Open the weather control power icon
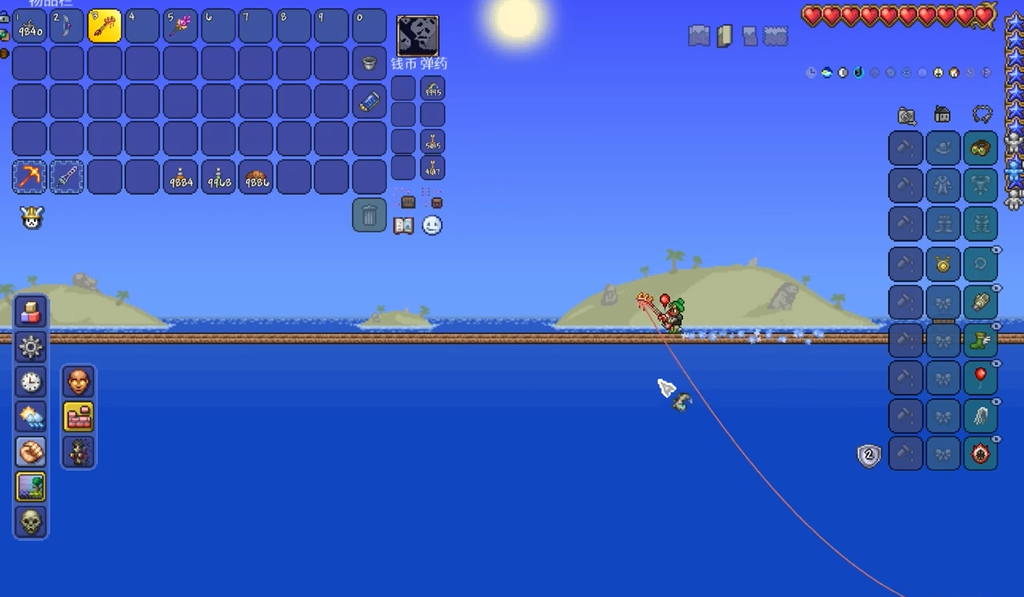Screen dimensions: 1024x597 click(31, 417)
